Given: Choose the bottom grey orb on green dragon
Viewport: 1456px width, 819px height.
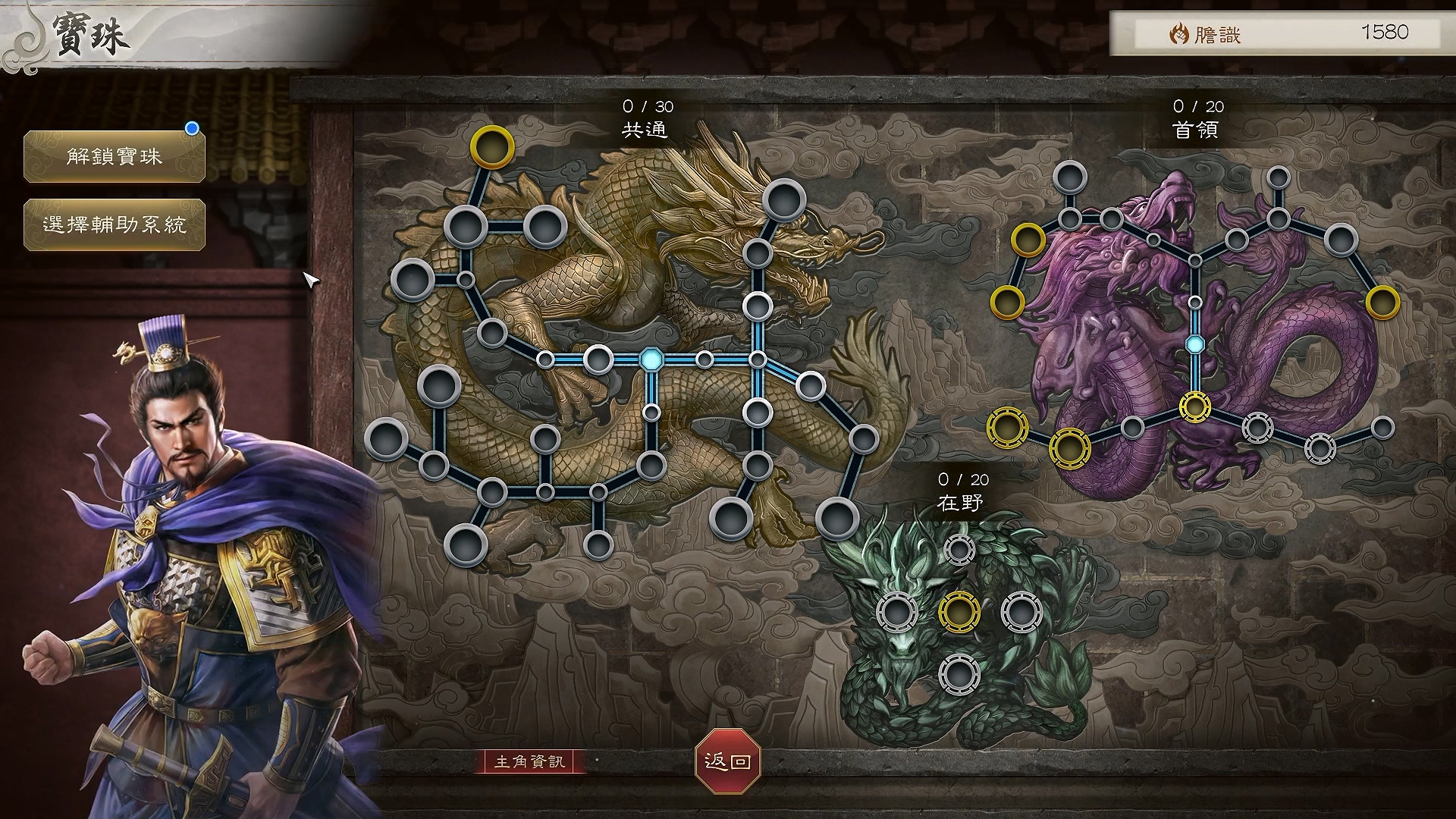Looking at the screenshot, I should pyautogui.click(x=959, y=674).
